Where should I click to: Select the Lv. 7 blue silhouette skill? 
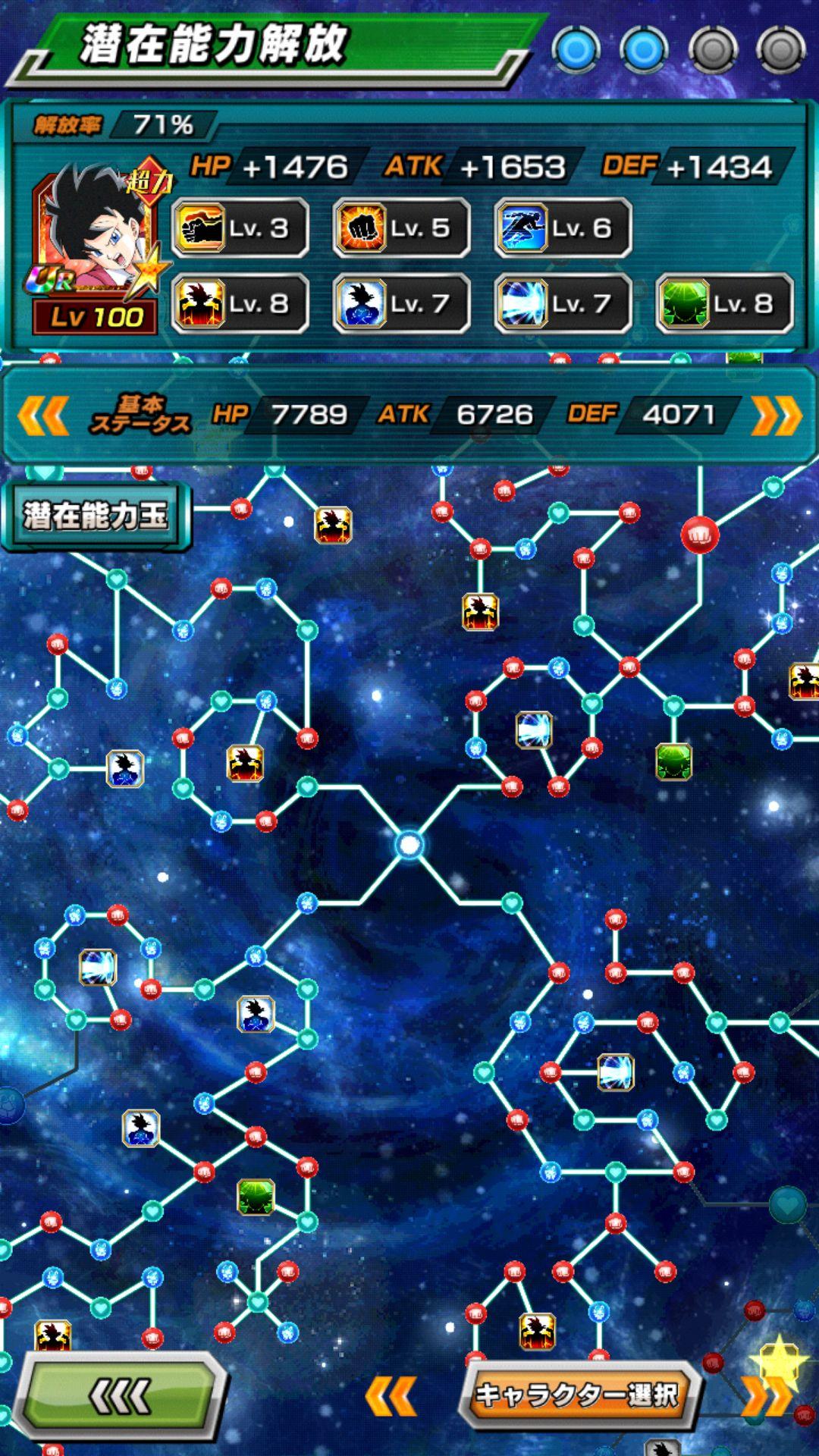tap(402, 304)
